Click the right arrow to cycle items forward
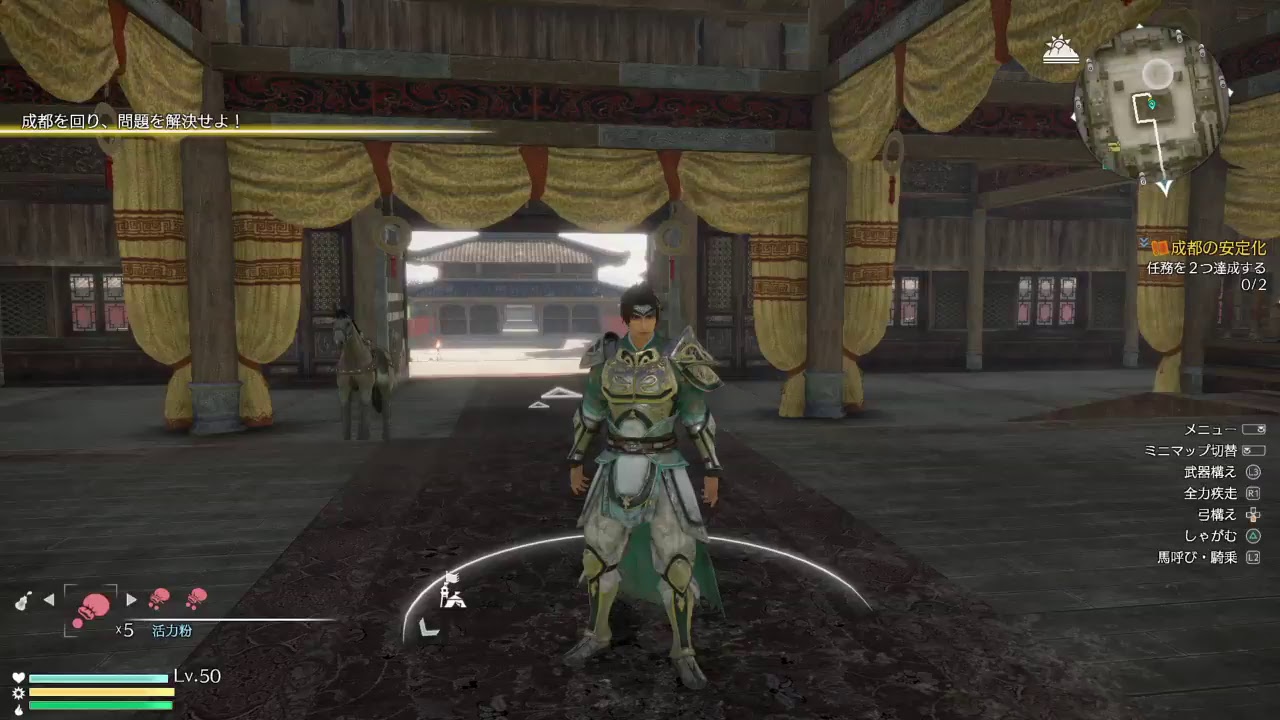This screenshot has height=720, width=1280. click(130, 599)
